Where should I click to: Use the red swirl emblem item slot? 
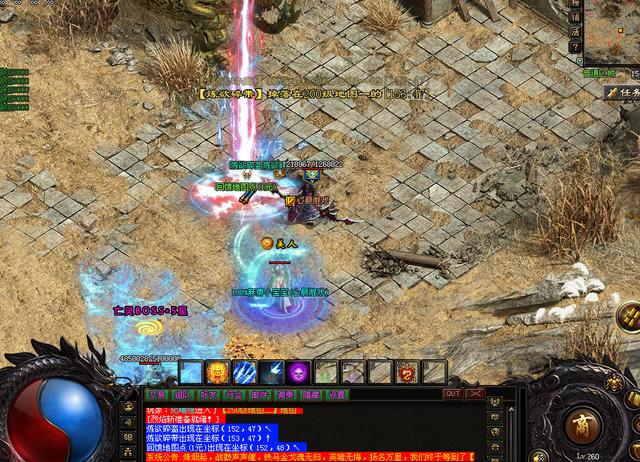point(407,372)
